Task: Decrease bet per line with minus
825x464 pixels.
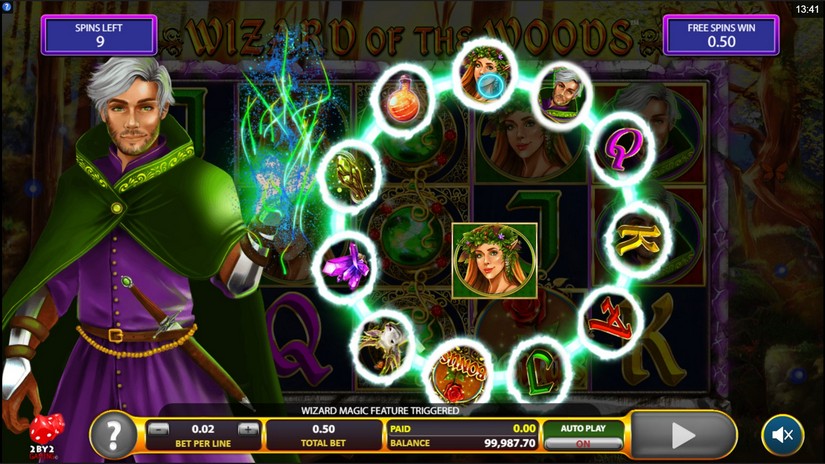Action: pyautogui.click(x=159, y=430)
